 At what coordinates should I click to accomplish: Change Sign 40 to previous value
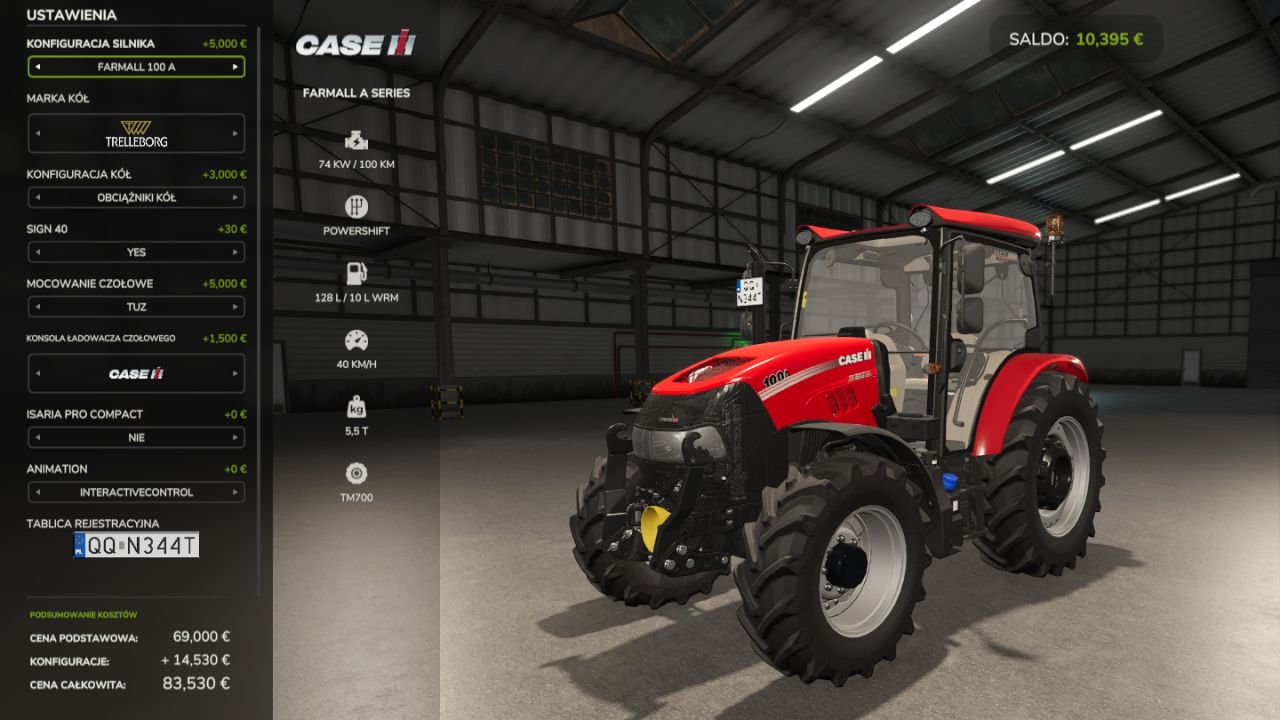click(x=38, y=252)
